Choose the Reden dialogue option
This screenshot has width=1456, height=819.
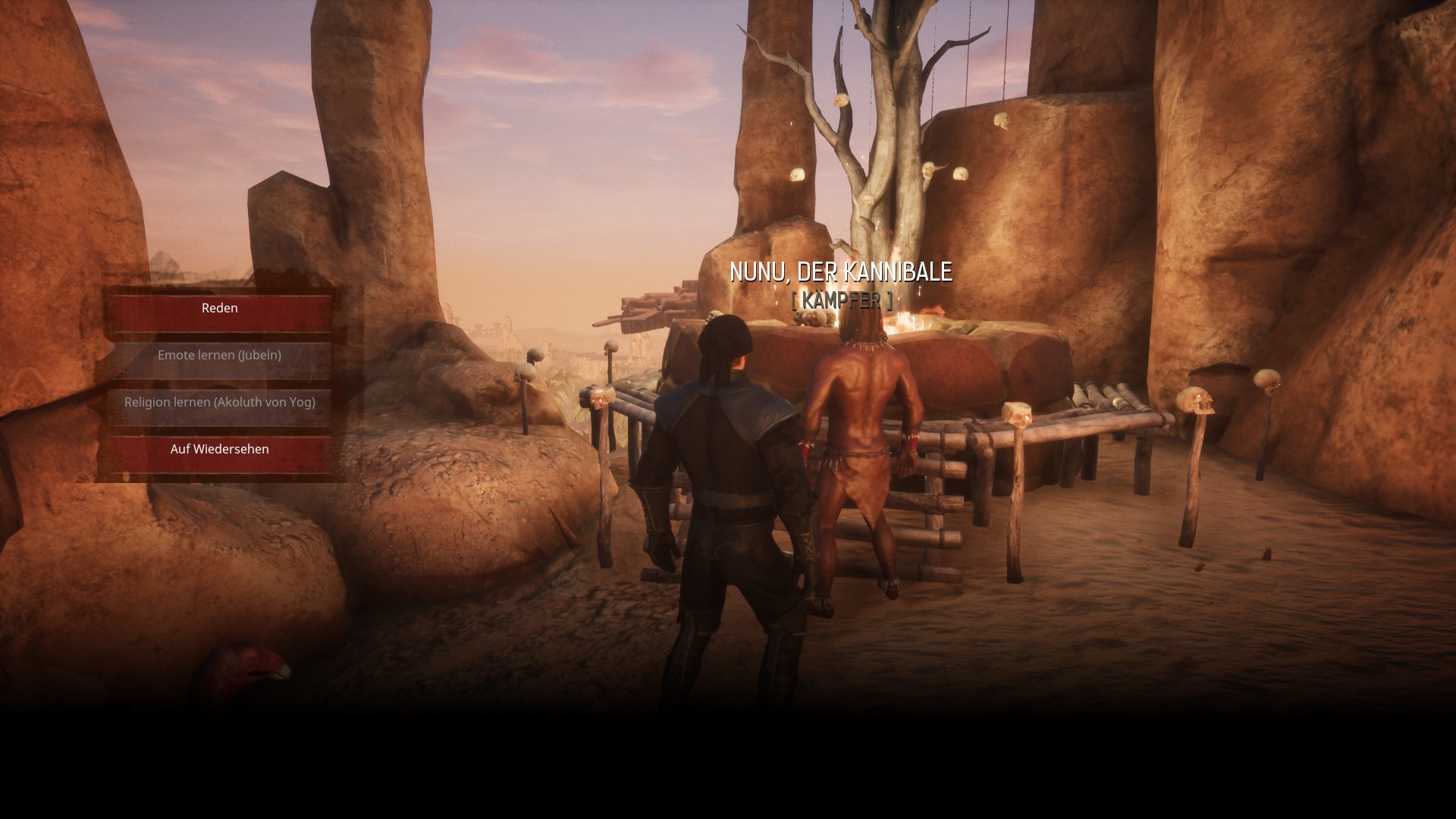point(219,309)
